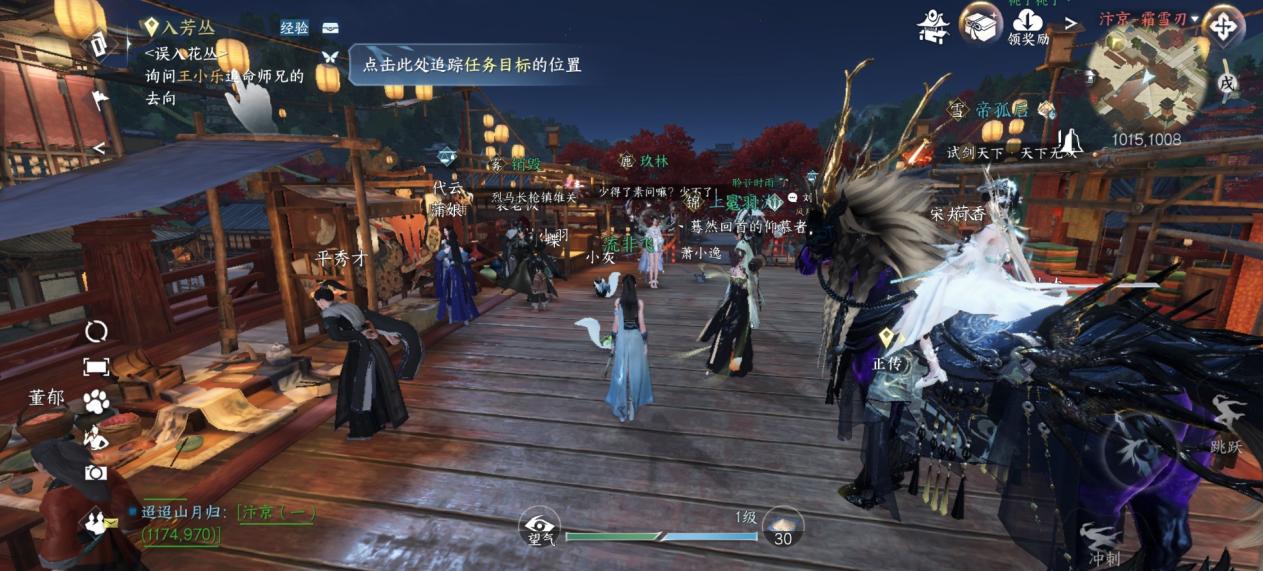The height and width of the screenshot is (571, 1263).
Task: Click the four-arrow button beside the minimap
Action: point(1223,26)
